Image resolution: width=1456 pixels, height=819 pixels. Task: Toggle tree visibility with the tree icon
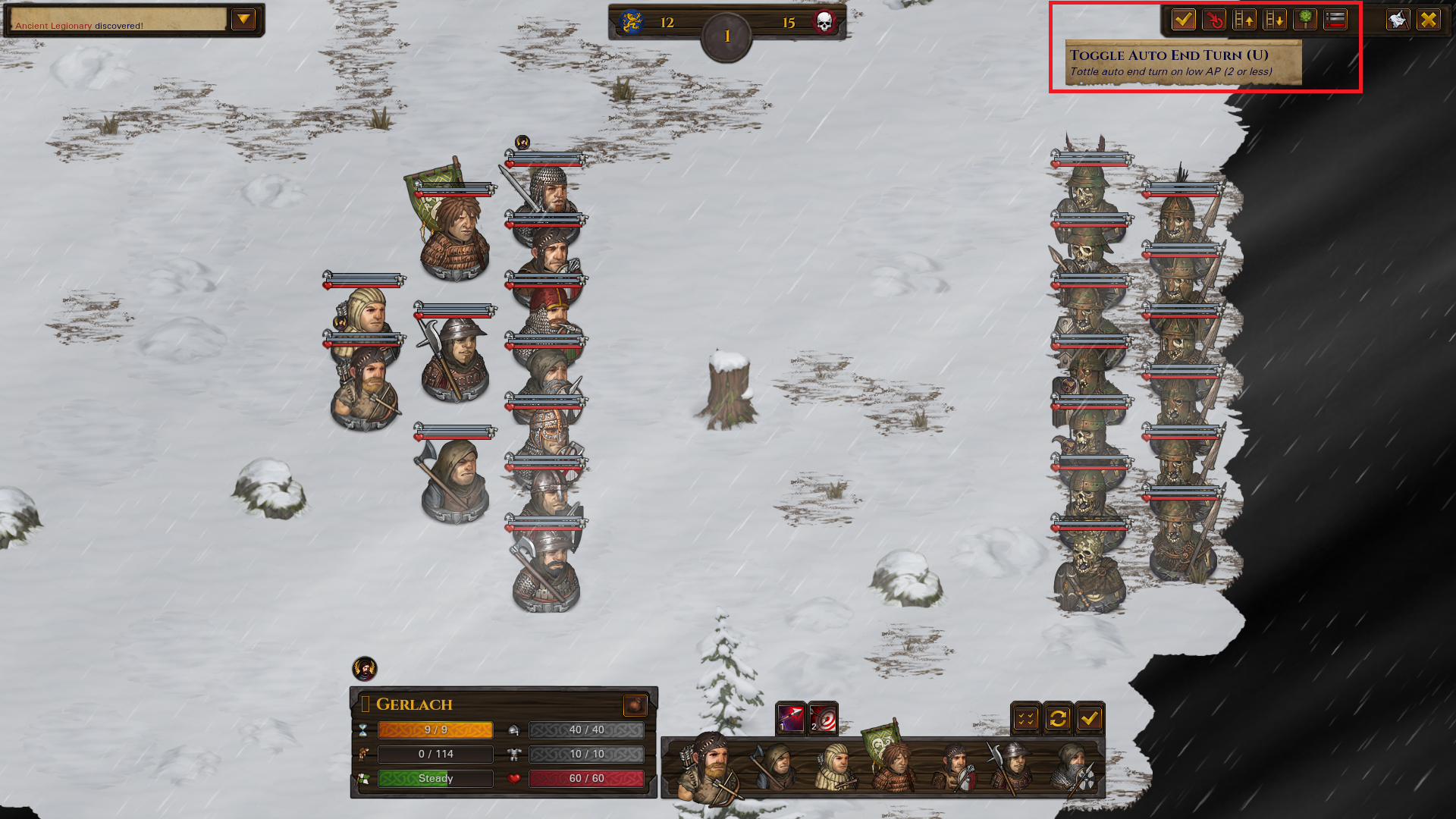1305,20
